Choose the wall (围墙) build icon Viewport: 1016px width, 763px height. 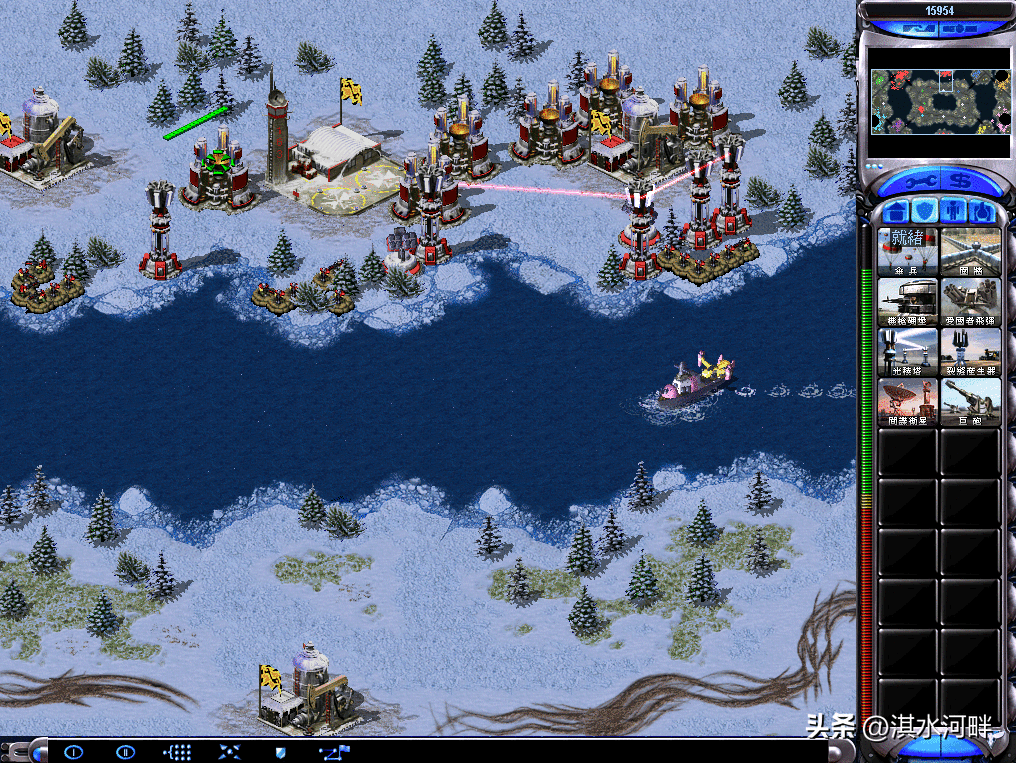969,251
